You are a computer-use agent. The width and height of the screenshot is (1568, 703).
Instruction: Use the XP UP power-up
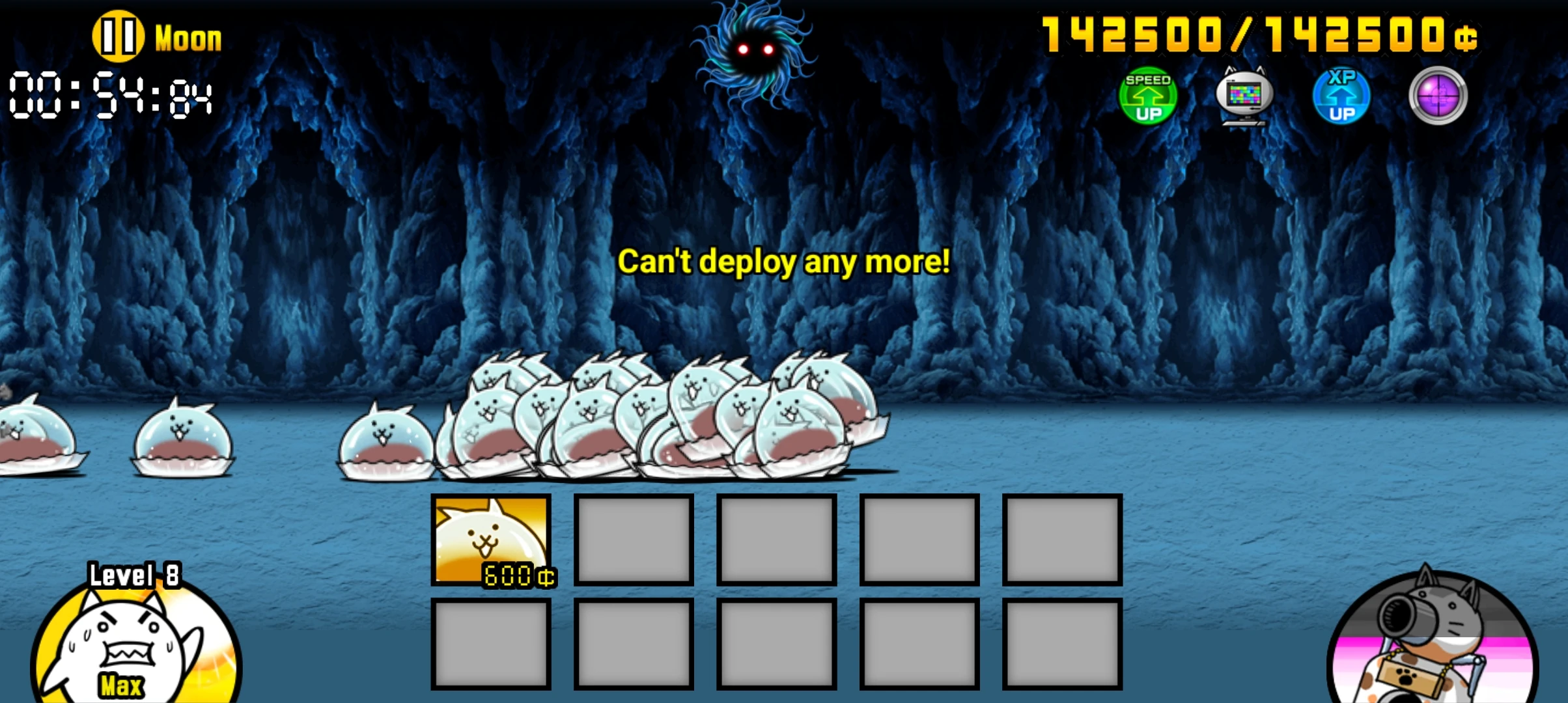pos(1341,96)
